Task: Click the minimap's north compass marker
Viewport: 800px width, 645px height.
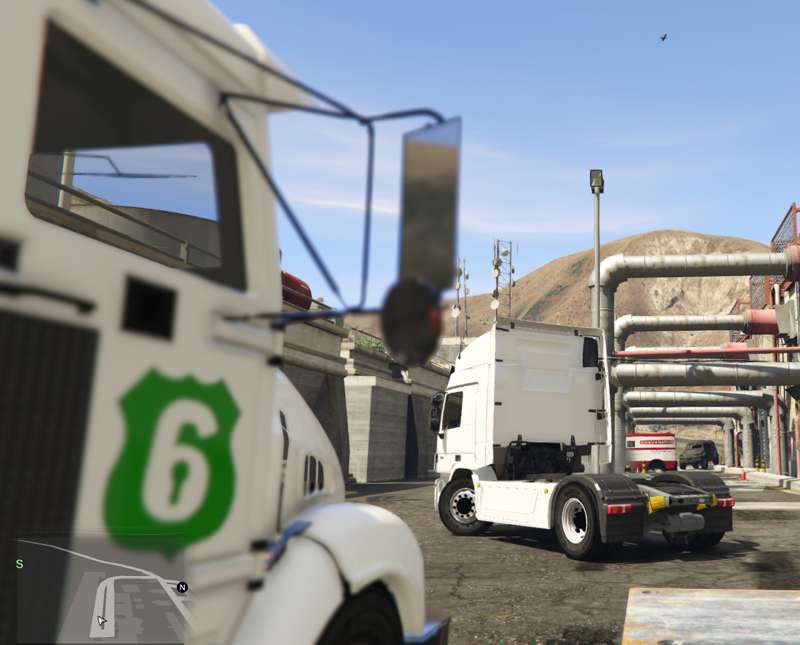Action: pyautogui.click(x=182, y=587)
